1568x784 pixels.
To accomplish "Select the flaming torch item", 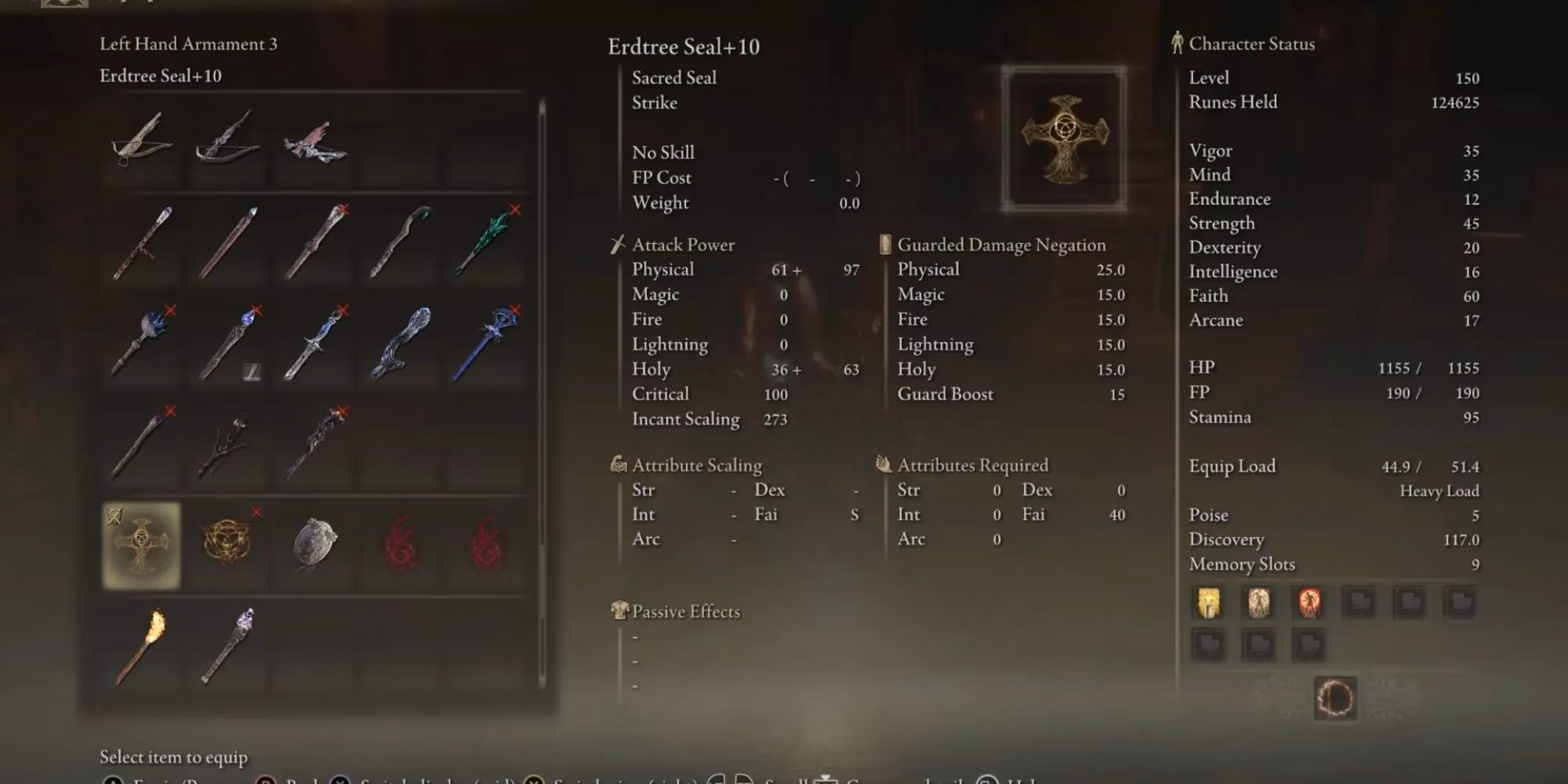I will 142,646.
